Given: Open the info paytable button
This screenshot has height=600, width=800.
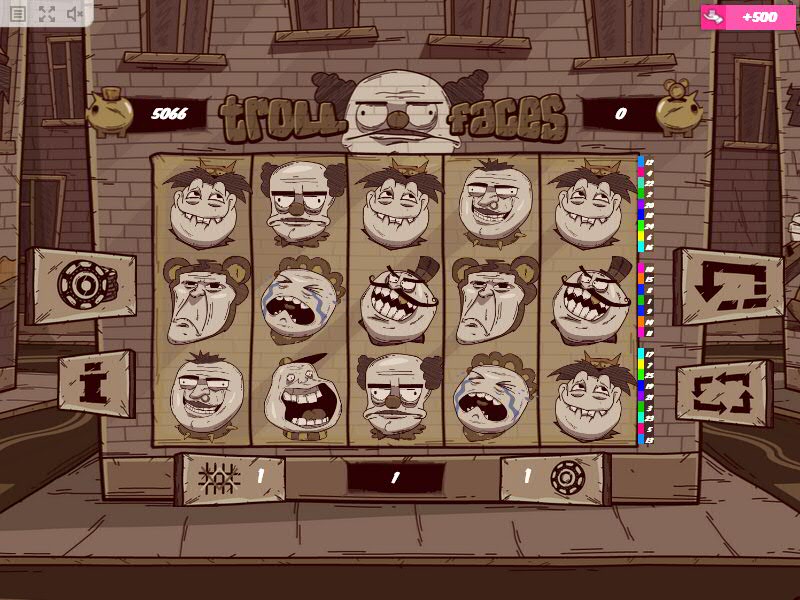Looking at the screenshot, I should click(x=96, y=383).
